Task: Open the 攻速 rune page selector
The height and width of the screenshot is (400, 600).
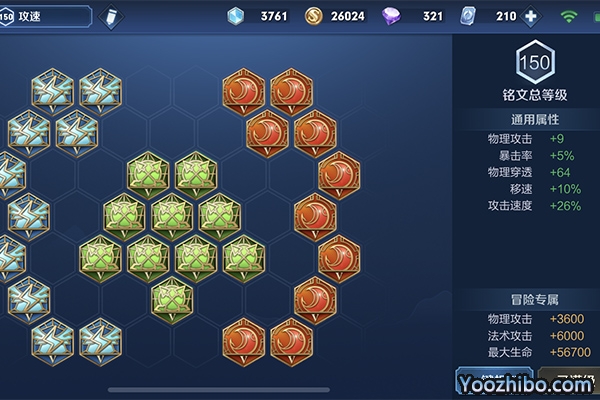Action: [x=50, y=16]
